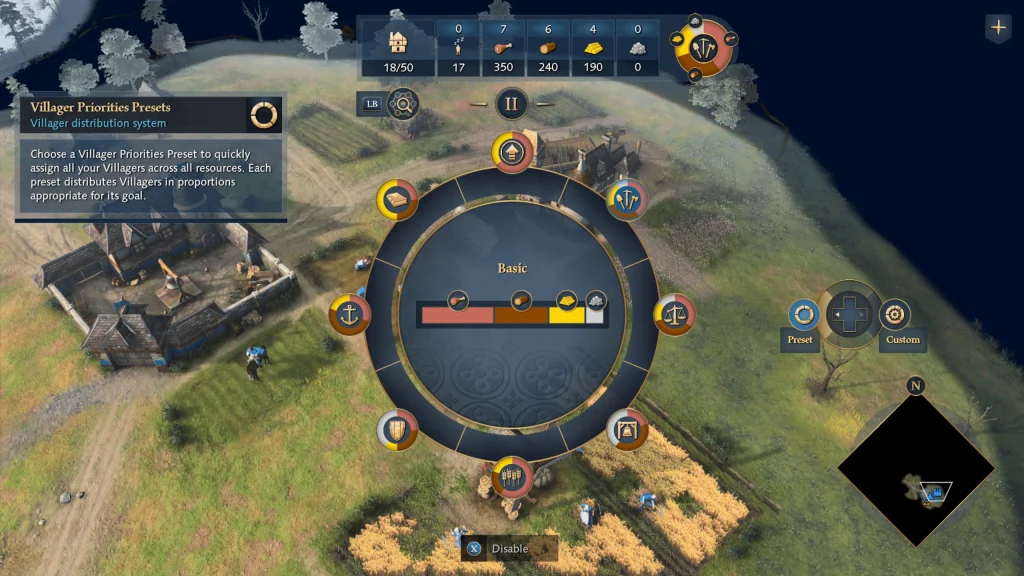The image size is (1024, 576).
Task: Switch to the Custom mode
Action: [895, 316]
